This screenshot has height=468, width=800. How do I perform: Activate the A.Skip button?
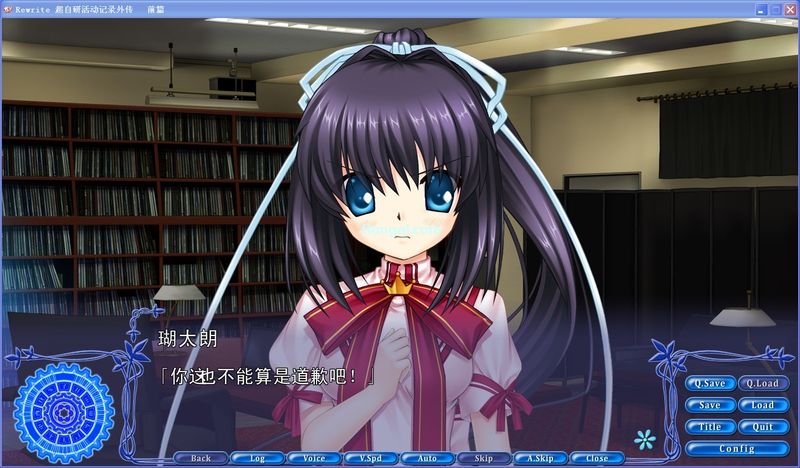(540, 458)
